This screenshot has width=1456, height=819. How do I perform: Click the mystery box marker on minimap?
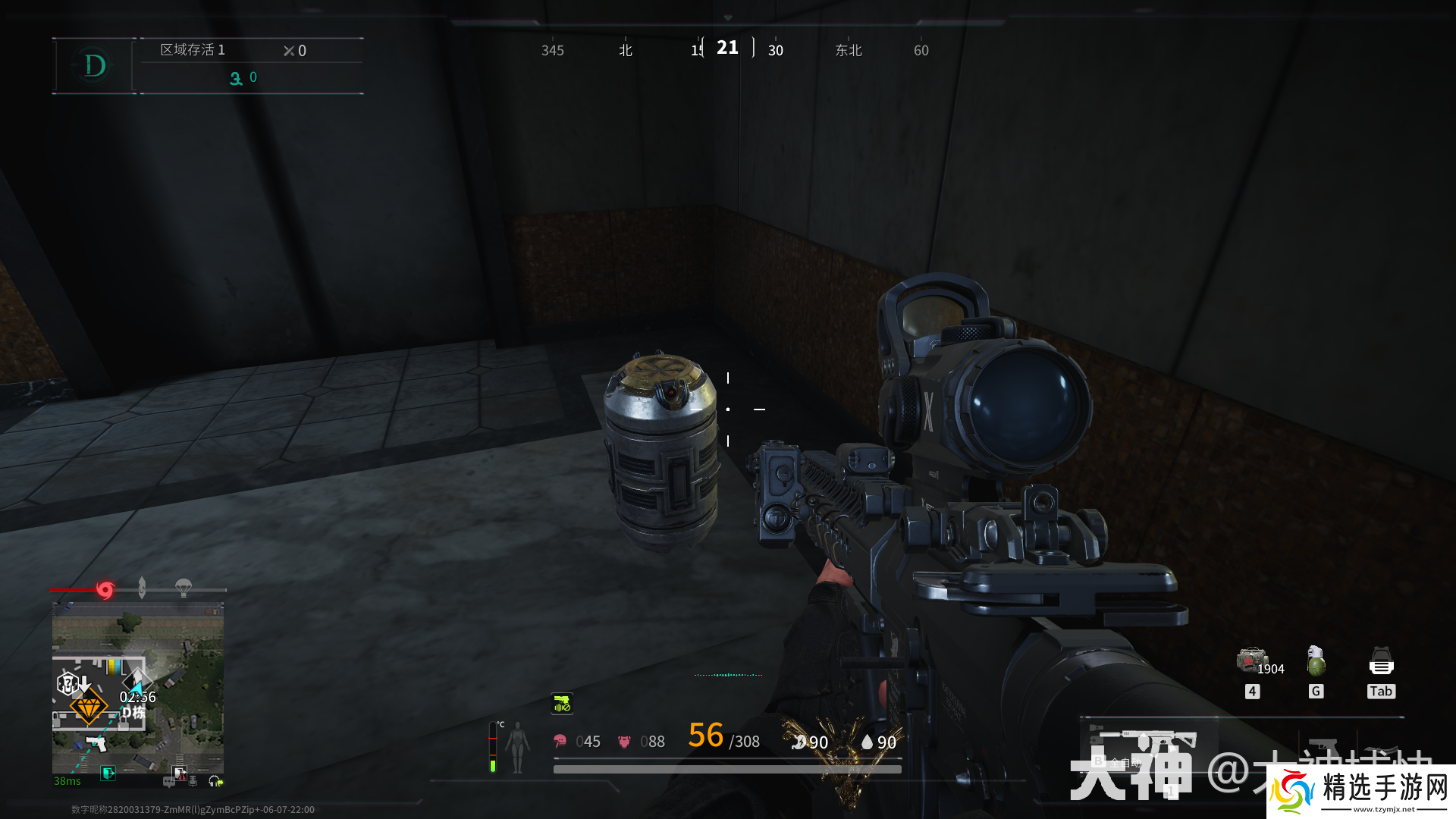(68, 684)
